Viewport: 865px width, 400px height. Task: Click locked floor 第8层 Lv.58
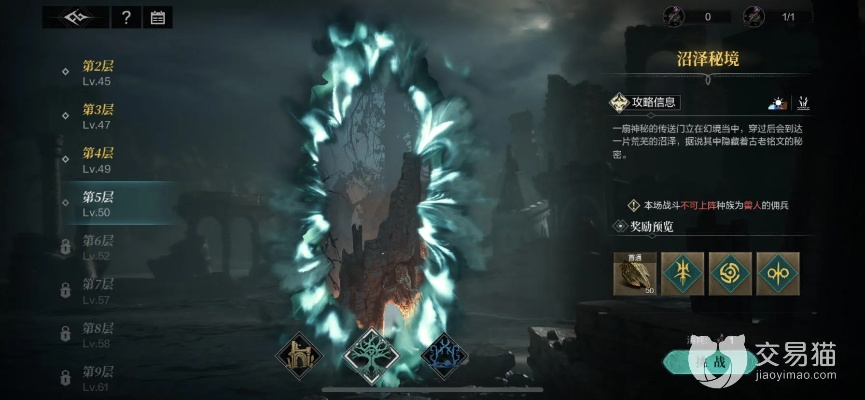coord(98,335)
